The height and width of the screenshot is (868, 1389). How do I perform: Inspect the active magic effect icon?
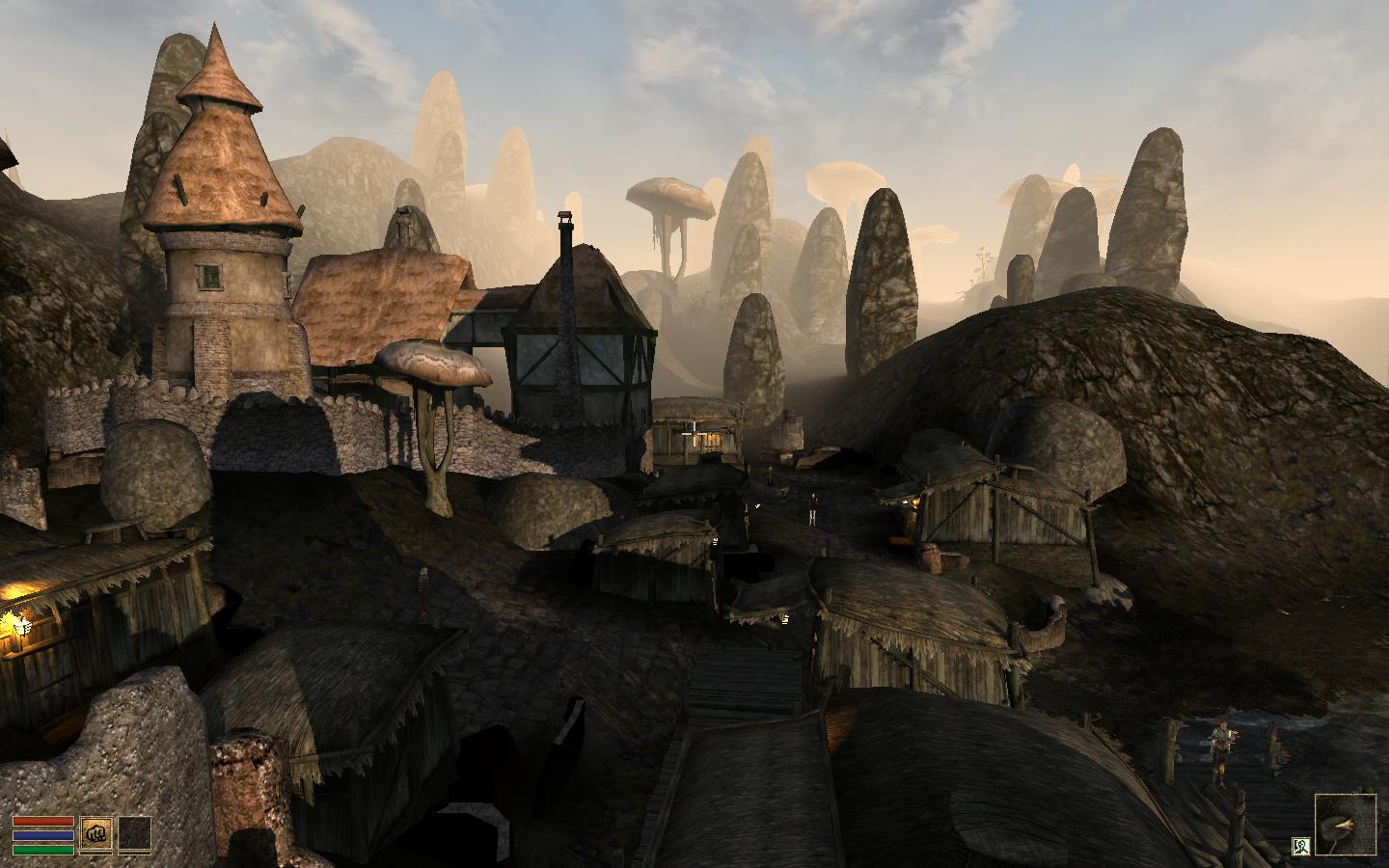(1300, 847)
